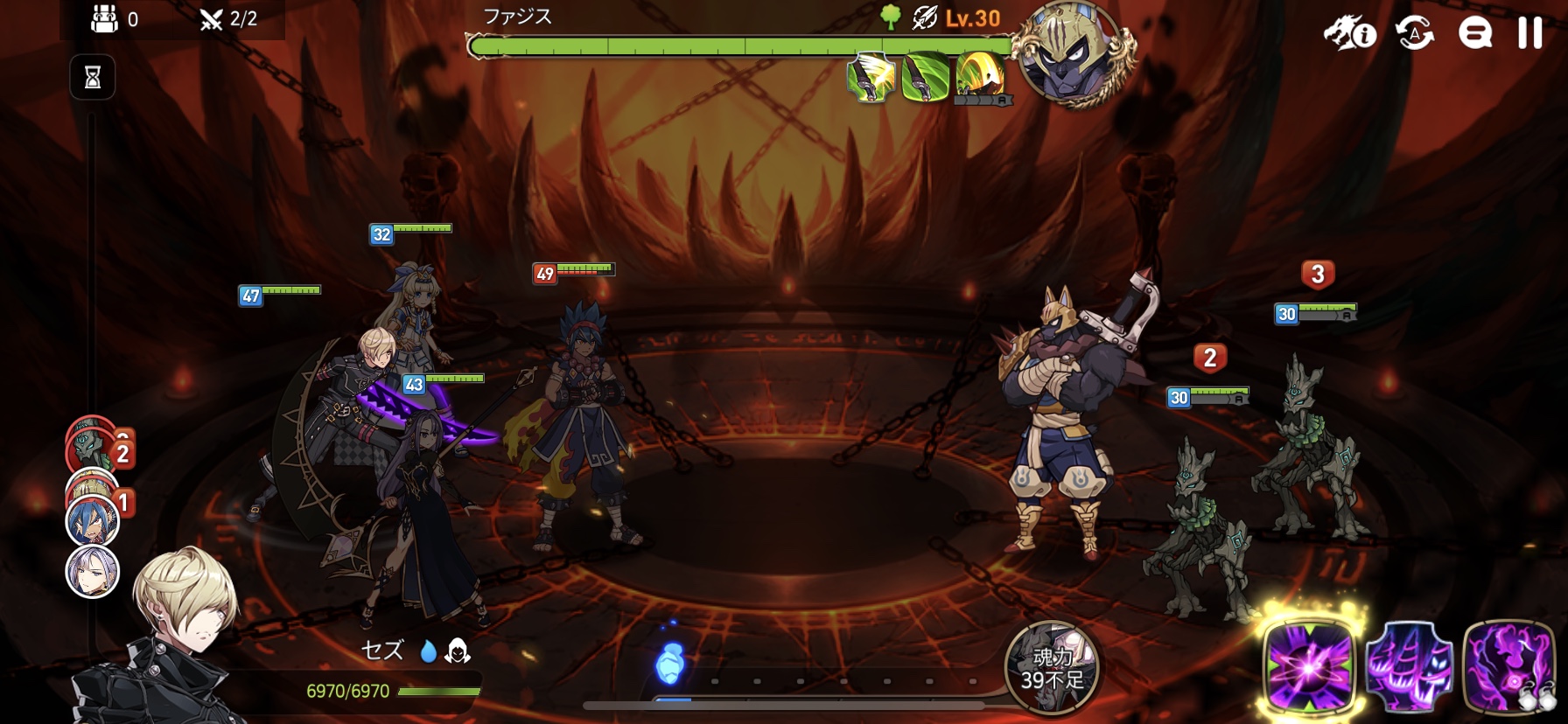Select the purple fanged-spikes skill
This screenshot has width=1568, height=724.
[1408, 666]
